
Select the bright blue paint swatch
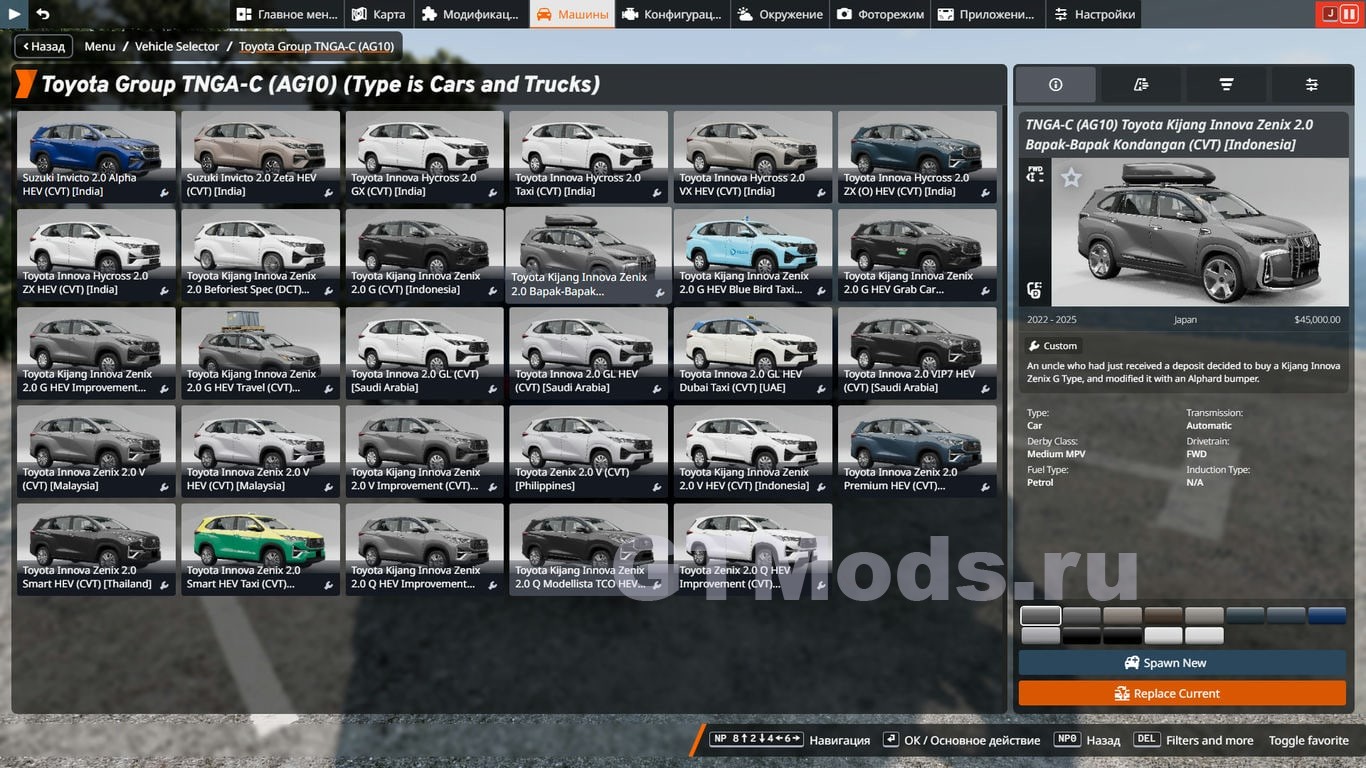(x=1327, y=616)
